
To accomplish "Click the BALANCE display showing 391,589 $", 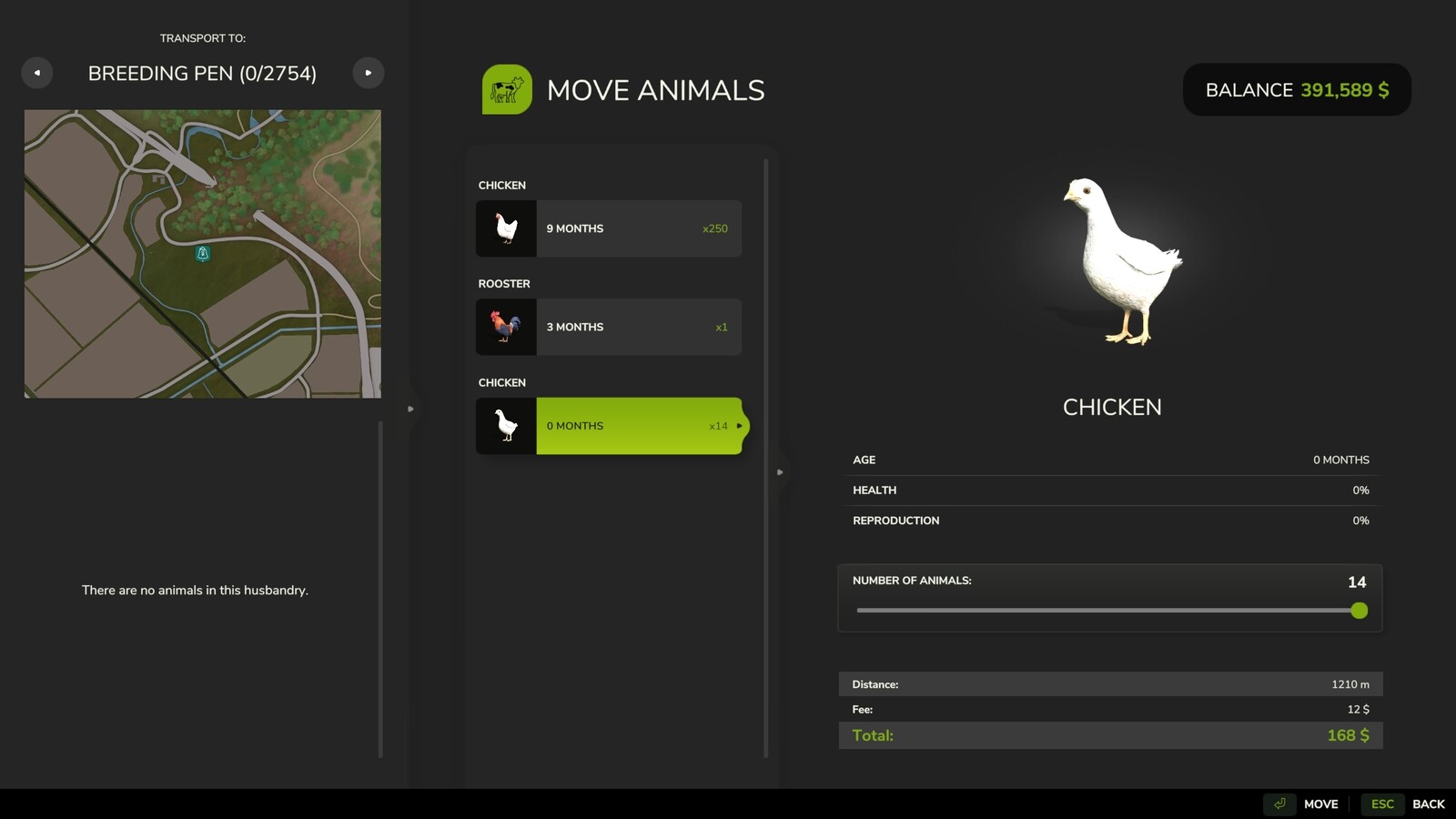I will coord(1296,89).
